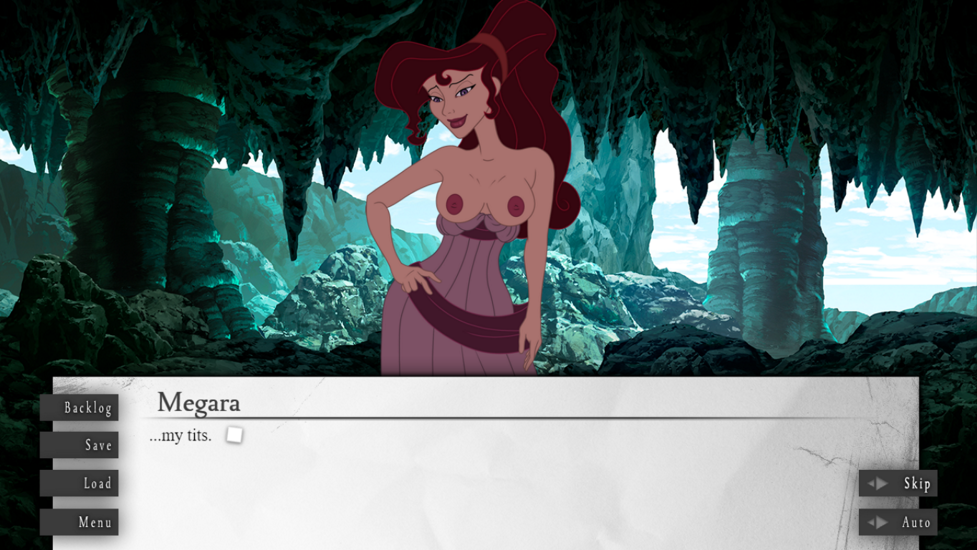Click the Save button
The height and width of the screenshot is (550, 977).
[x=80, y=445]
